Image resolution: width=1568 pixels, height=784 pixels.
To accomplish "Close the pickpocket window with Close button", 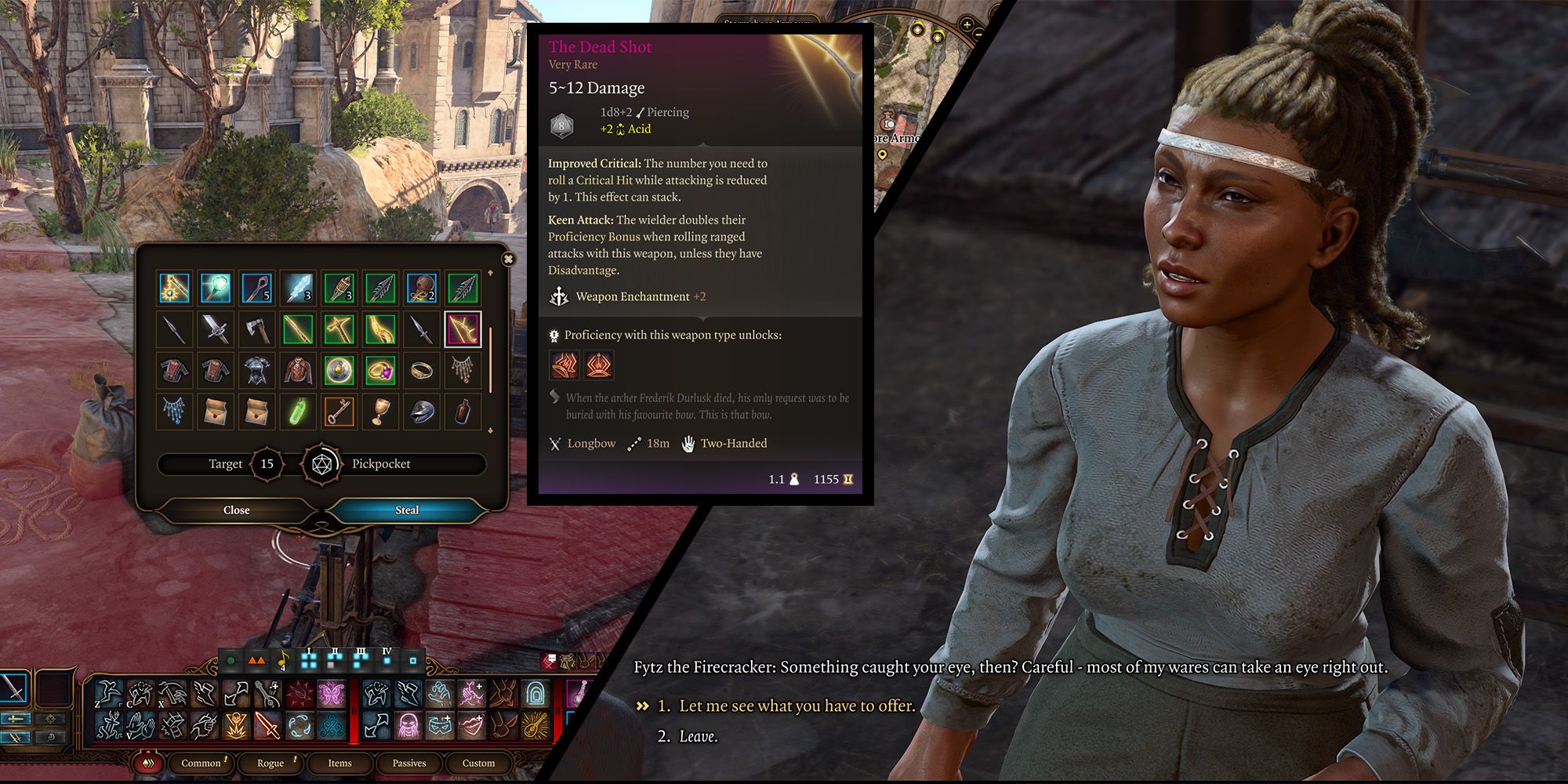I will (236, 510).
